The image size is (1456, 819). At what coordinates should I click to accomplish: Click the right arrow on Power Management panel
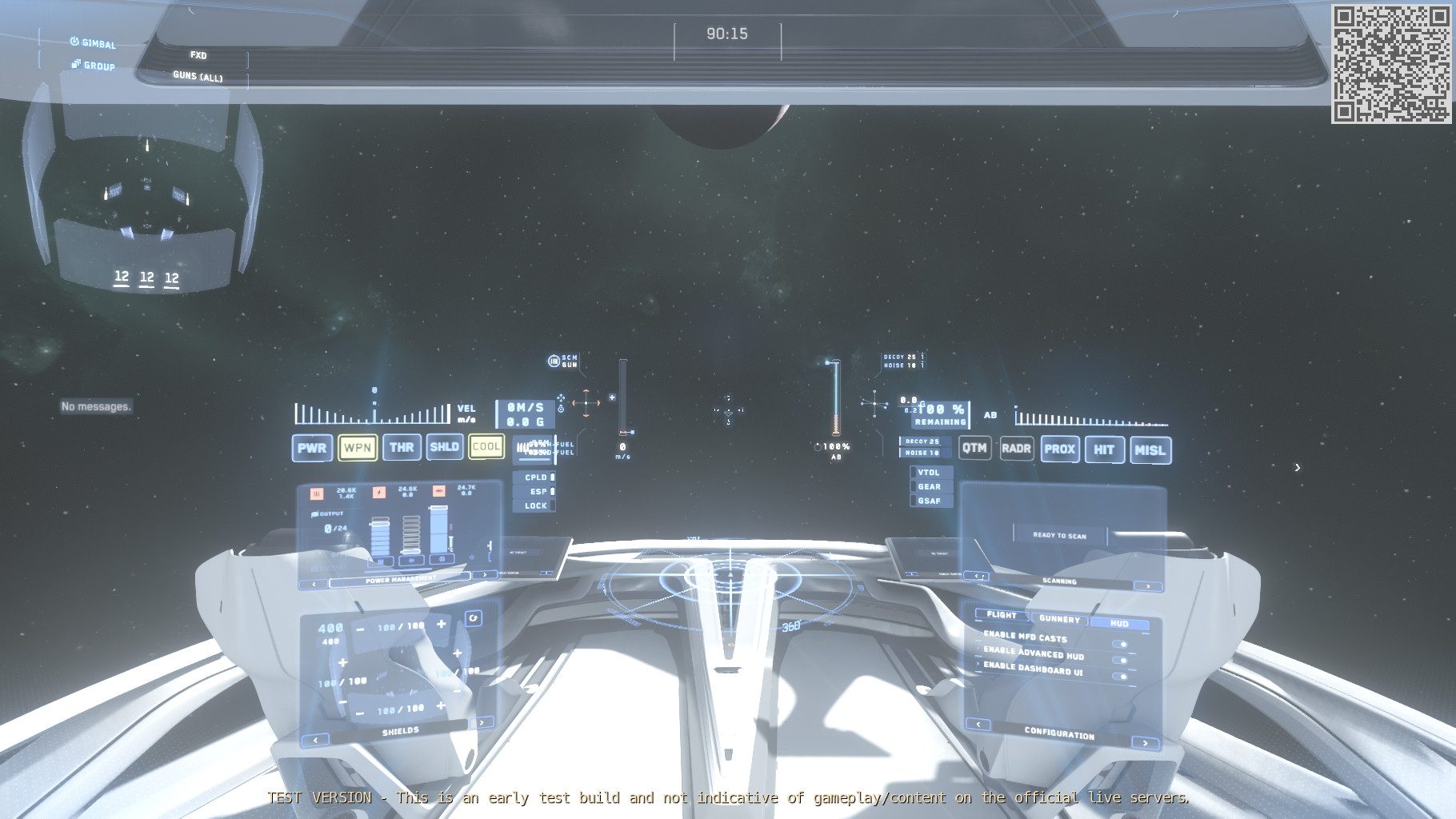pos(486,574)
